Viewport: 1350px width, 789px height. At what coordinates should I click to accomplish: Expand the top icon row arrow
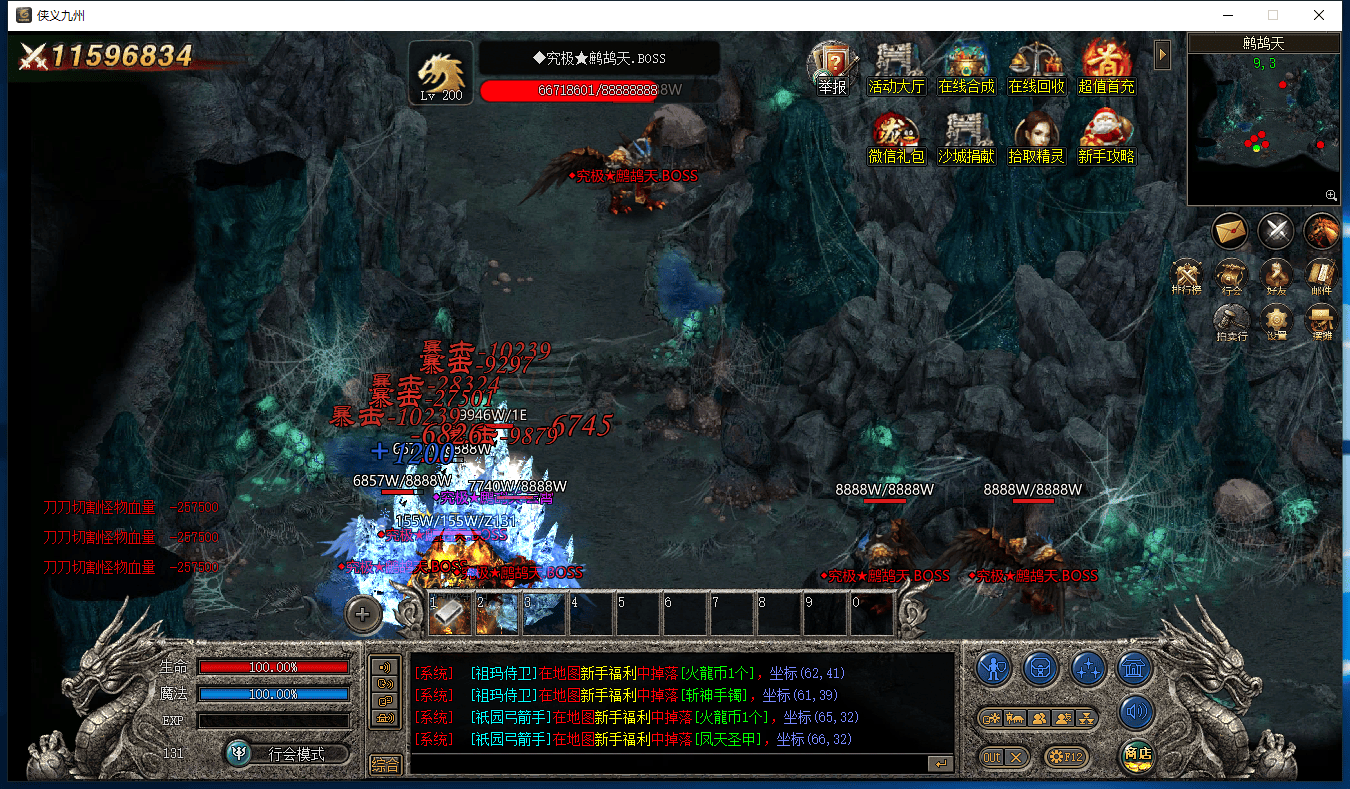tap(1162, 54)
